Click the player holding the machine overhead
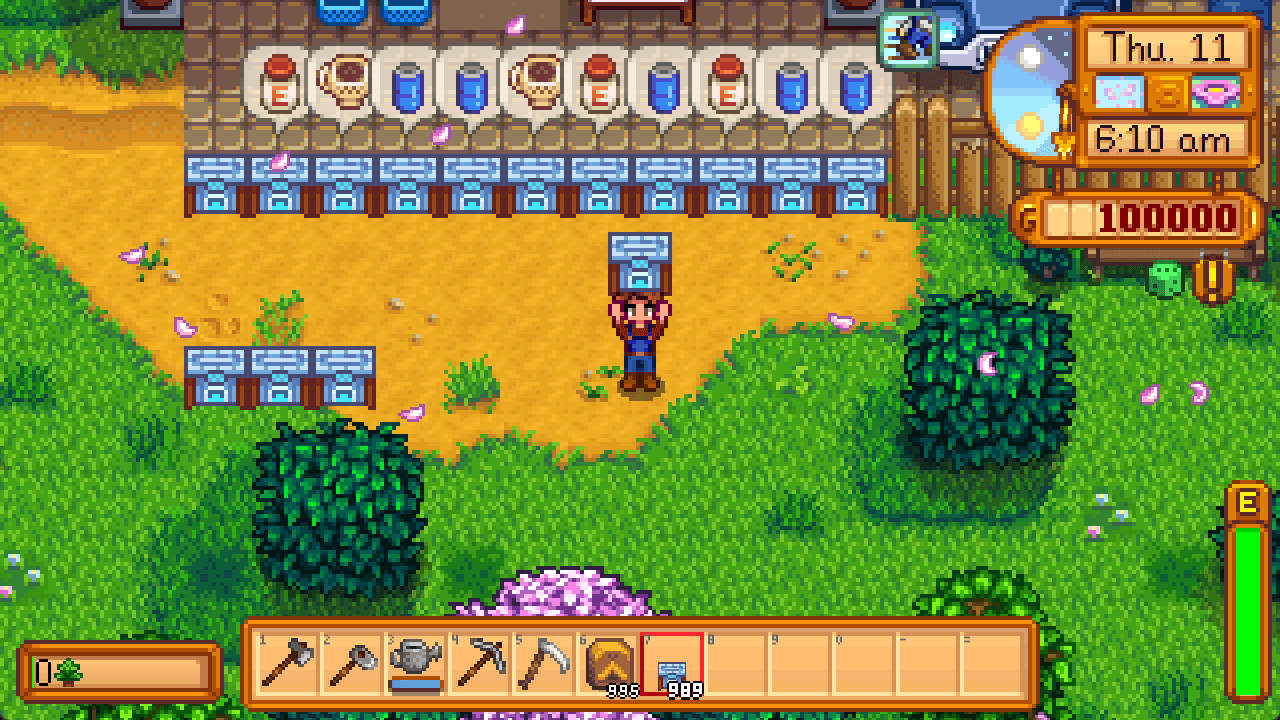1280x720 pixels. [x=641, y=330]
